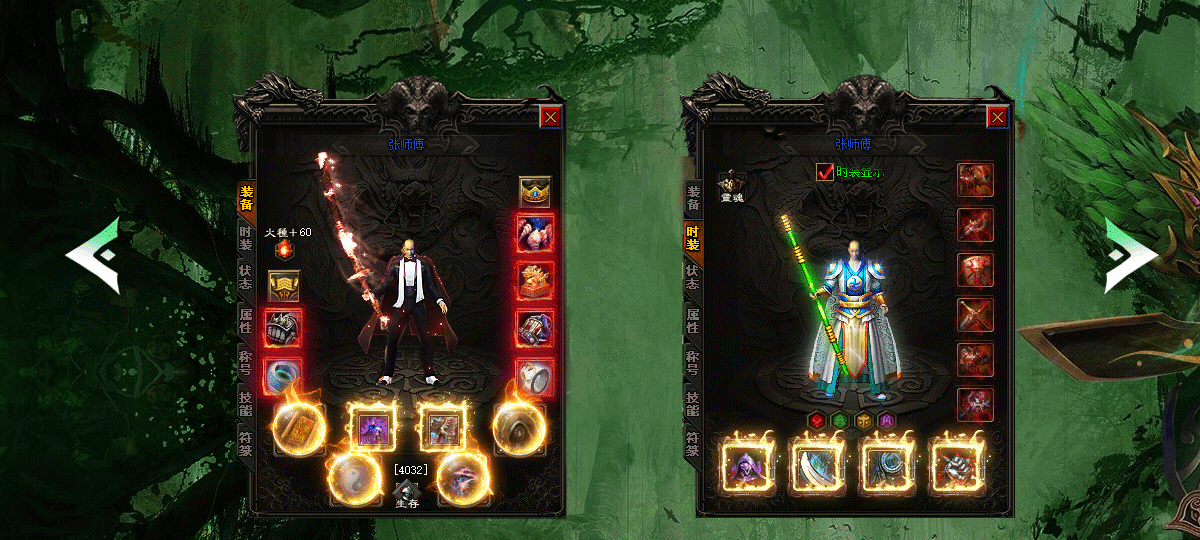1200x540 pixels.
Task: Open 符箓 tab in the blue-robed character panel
Action: click(x=692, y=442)
